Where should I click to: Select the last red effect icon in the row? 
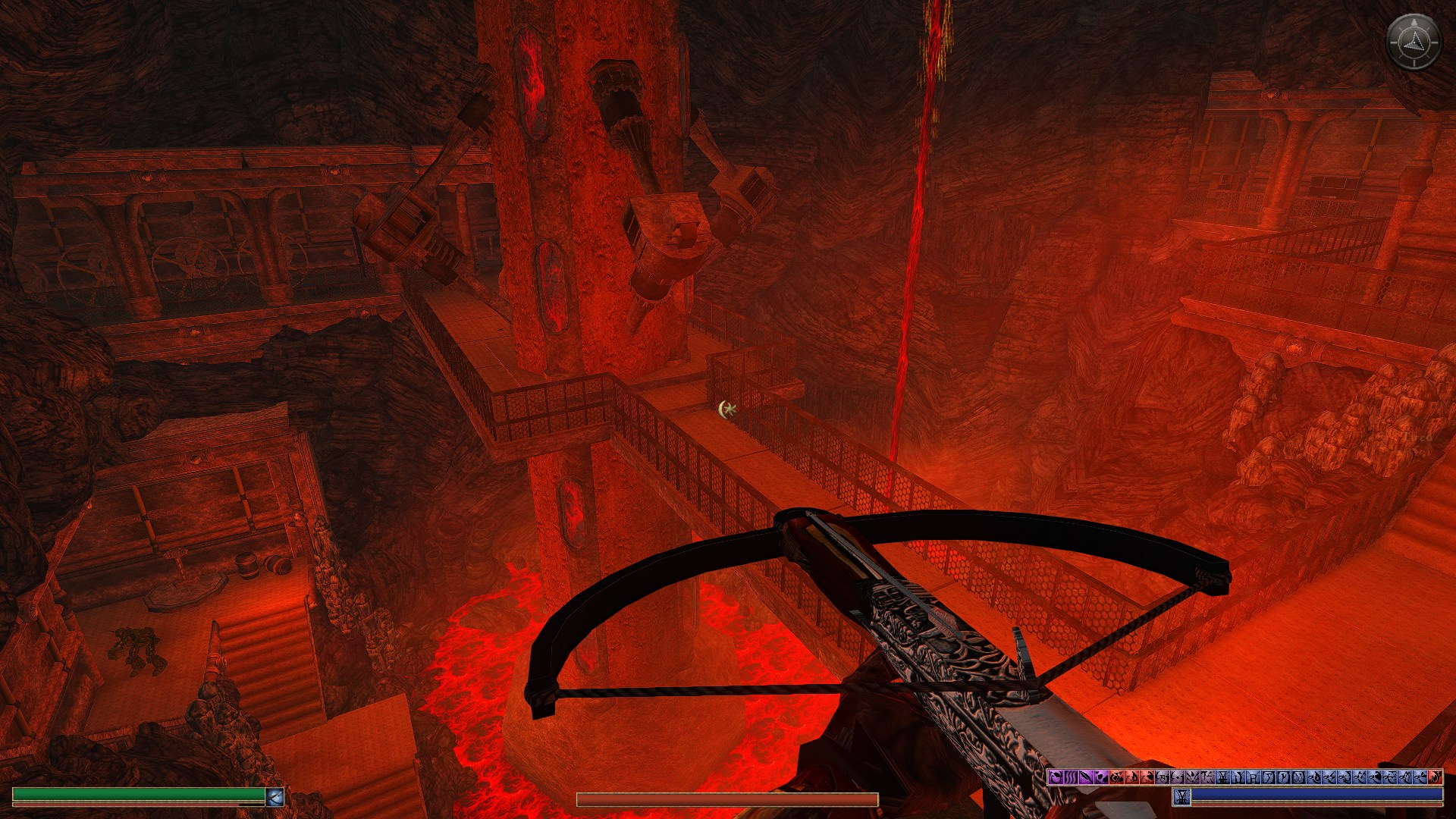point(1435,777)
